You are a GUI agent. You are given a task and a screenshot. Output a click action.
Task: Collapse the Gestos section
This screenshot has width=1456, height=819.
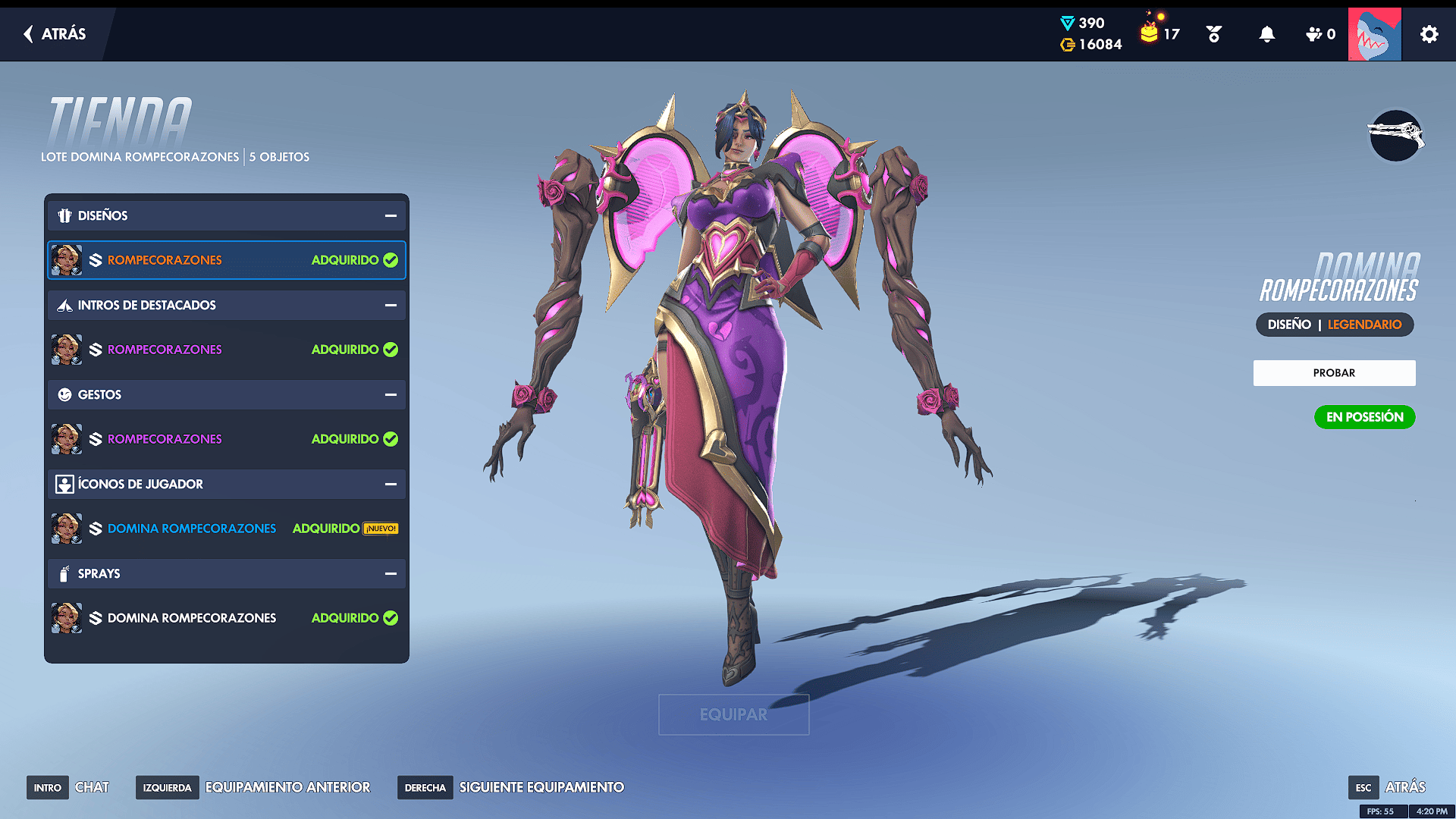[391, 395]
